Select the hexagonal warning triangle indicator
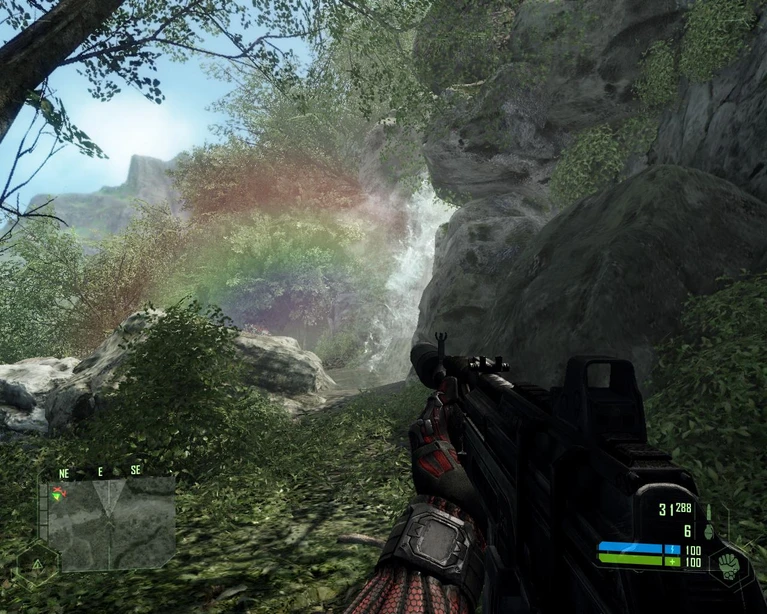 tap(37, 565)
